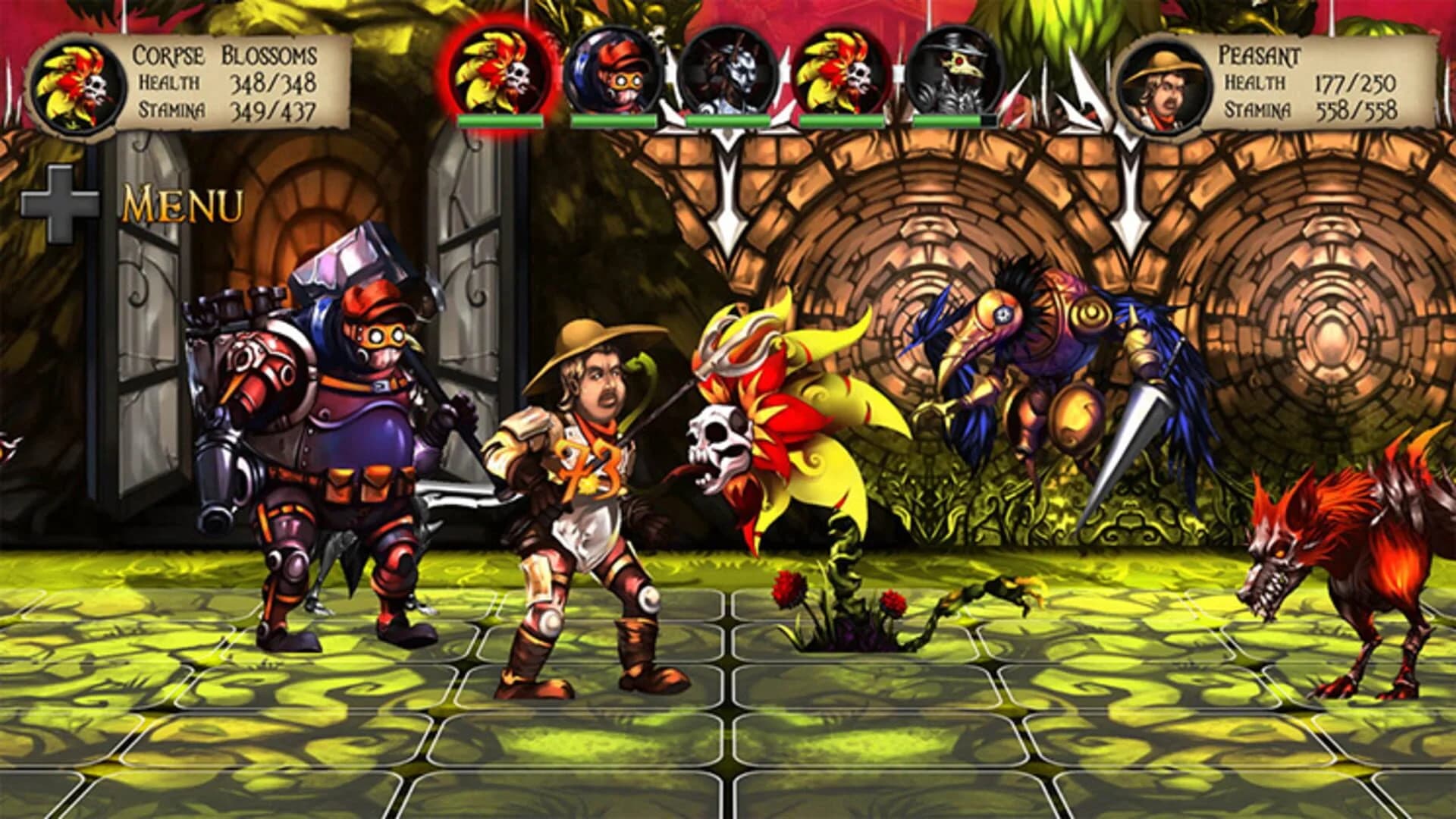
Task: Open the Menu
Action: coord(182,201)
